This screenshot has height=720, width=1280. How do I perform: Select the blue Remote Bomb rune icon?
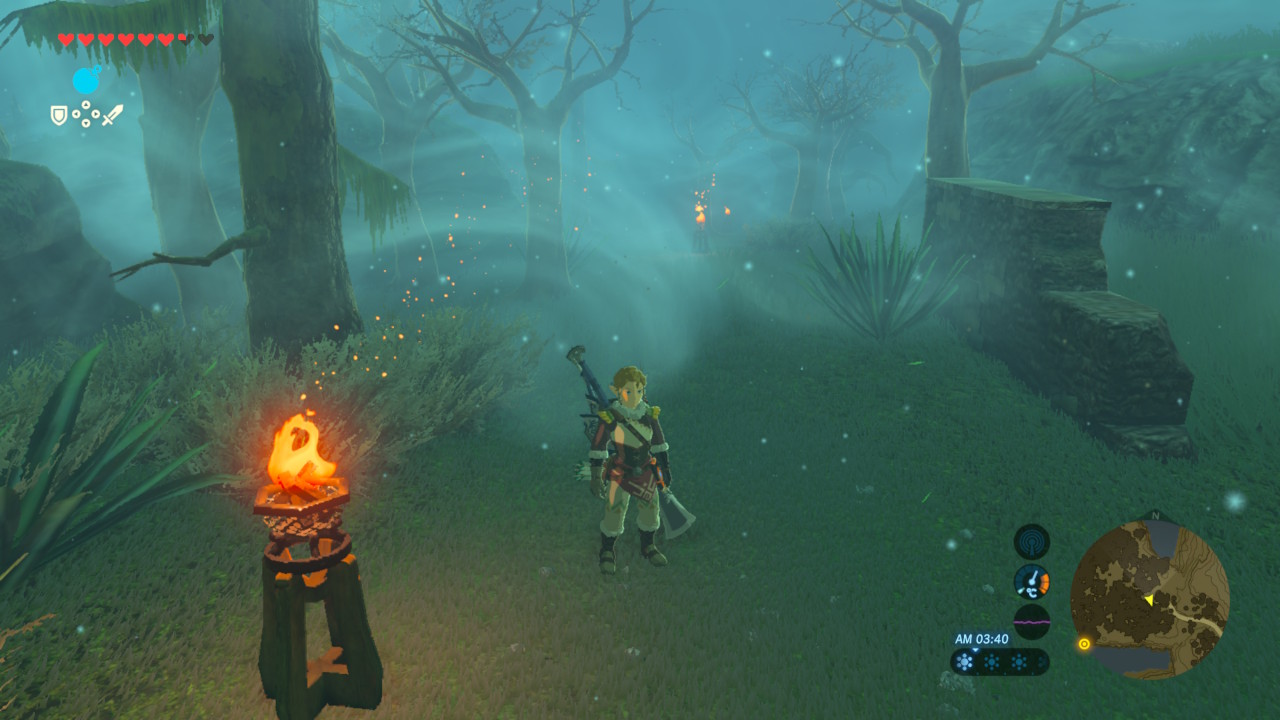coord(87,80)
